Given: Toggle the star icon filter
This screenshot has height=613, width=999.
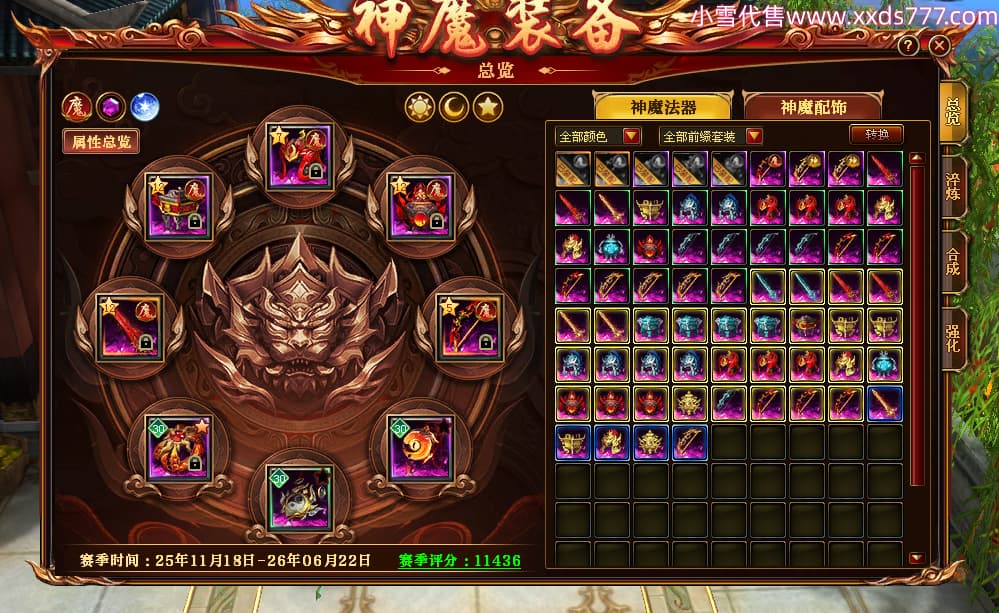Looking at the screenshot, I should pyautogui.click(x=488, y=106).
